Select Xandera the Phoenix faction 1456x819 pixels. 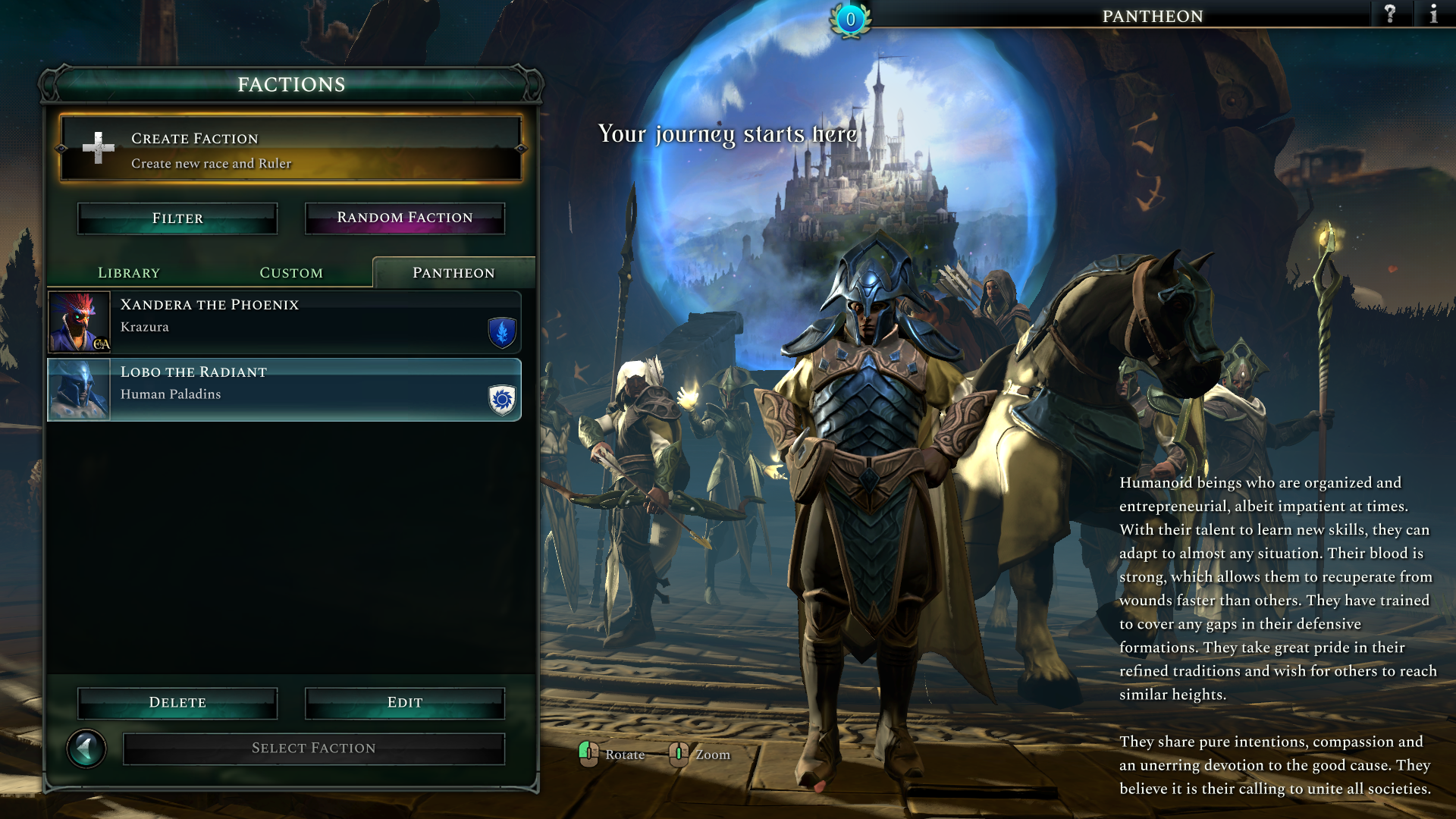(284, 322)
